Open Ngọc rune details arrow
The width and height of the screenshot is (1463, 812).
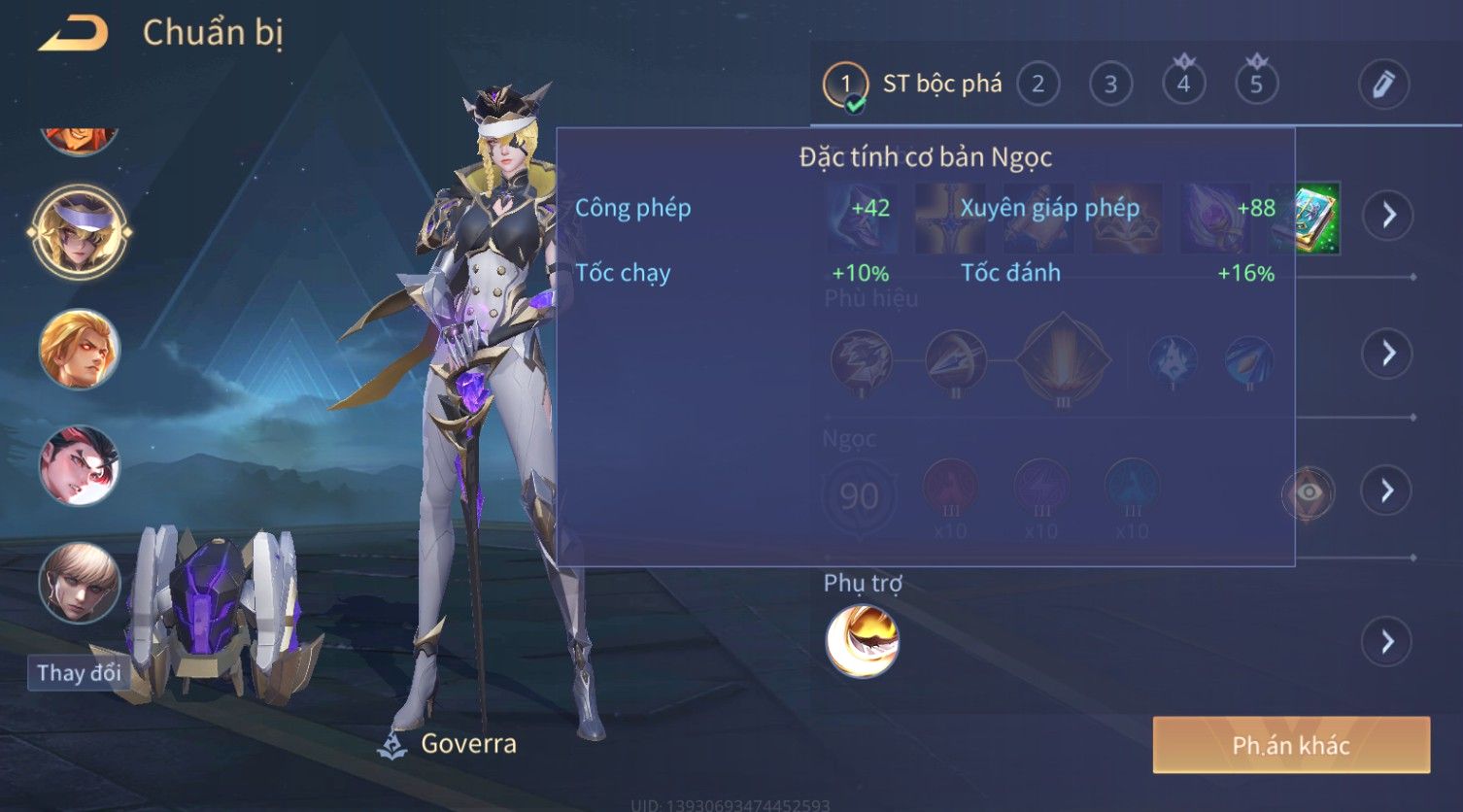coord(1388,491)
